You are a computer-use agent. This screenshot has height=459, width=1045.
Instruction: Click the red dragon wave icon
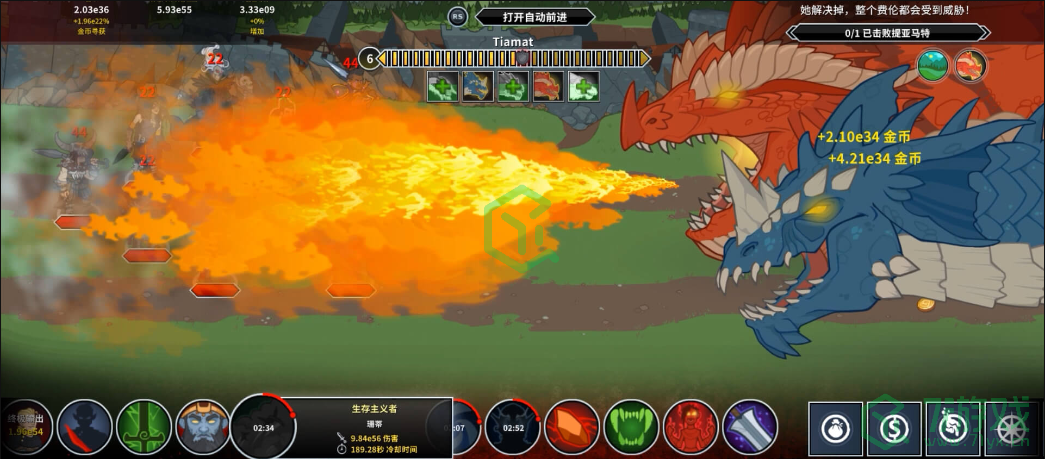[x=548, y=86]
